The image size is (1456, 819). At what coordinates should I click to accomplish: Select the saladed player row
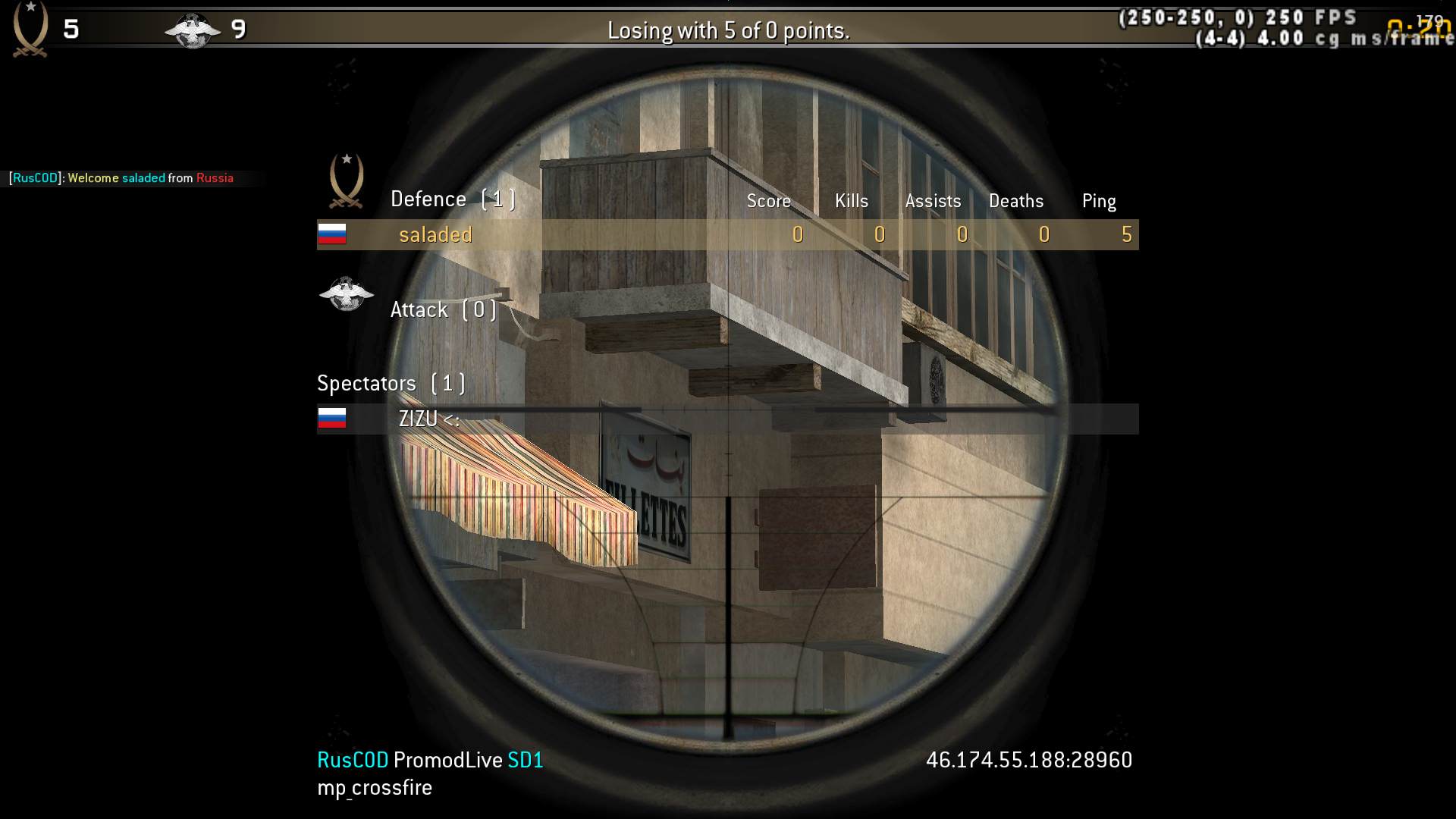pyautogui.click(x=726, y=235)
